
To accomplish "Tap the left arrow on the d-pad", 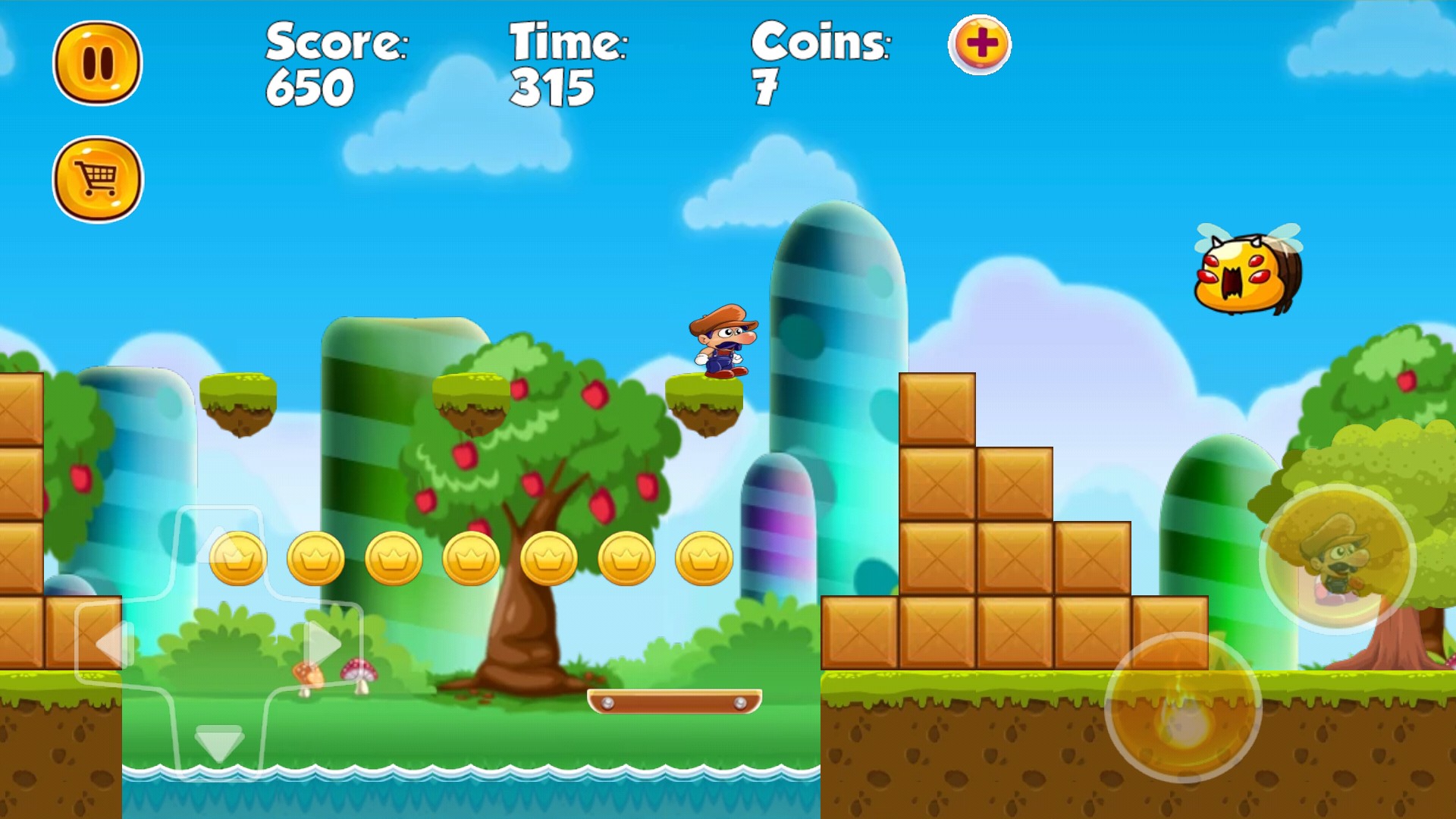I will [115, 645].
